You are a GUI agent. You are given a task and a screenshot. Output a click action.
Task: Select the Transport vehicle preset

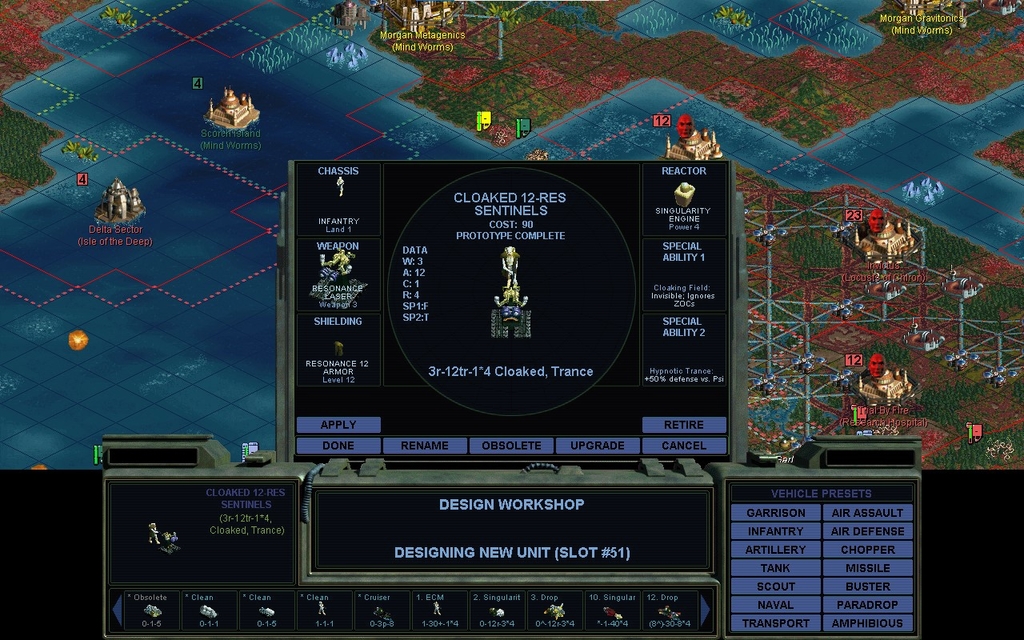[x=775, y=623]
